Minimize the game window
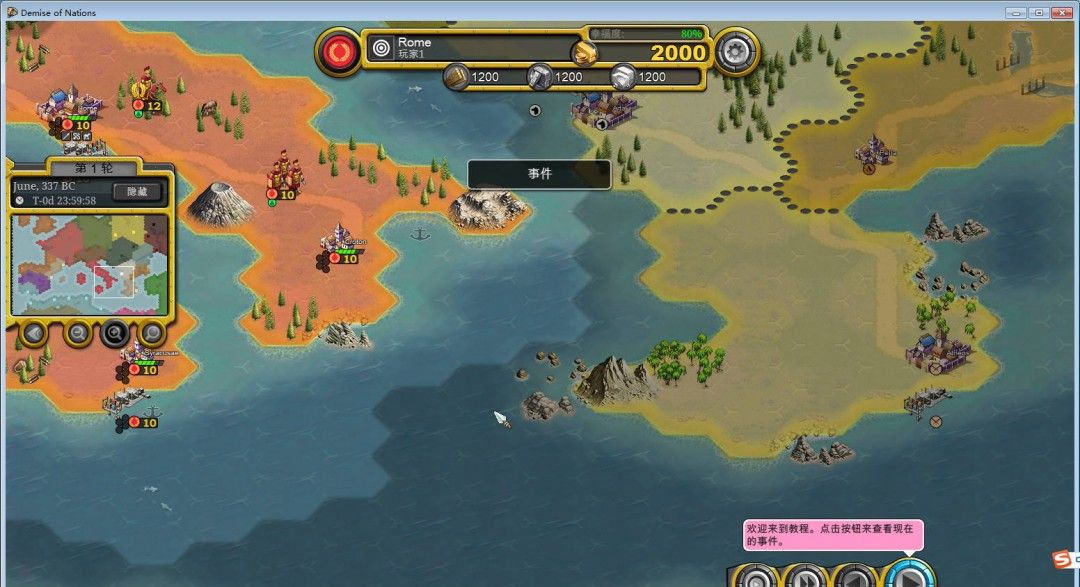Image resolution: width=1080 pixels, height=587 pixels. coord(1017,12)
